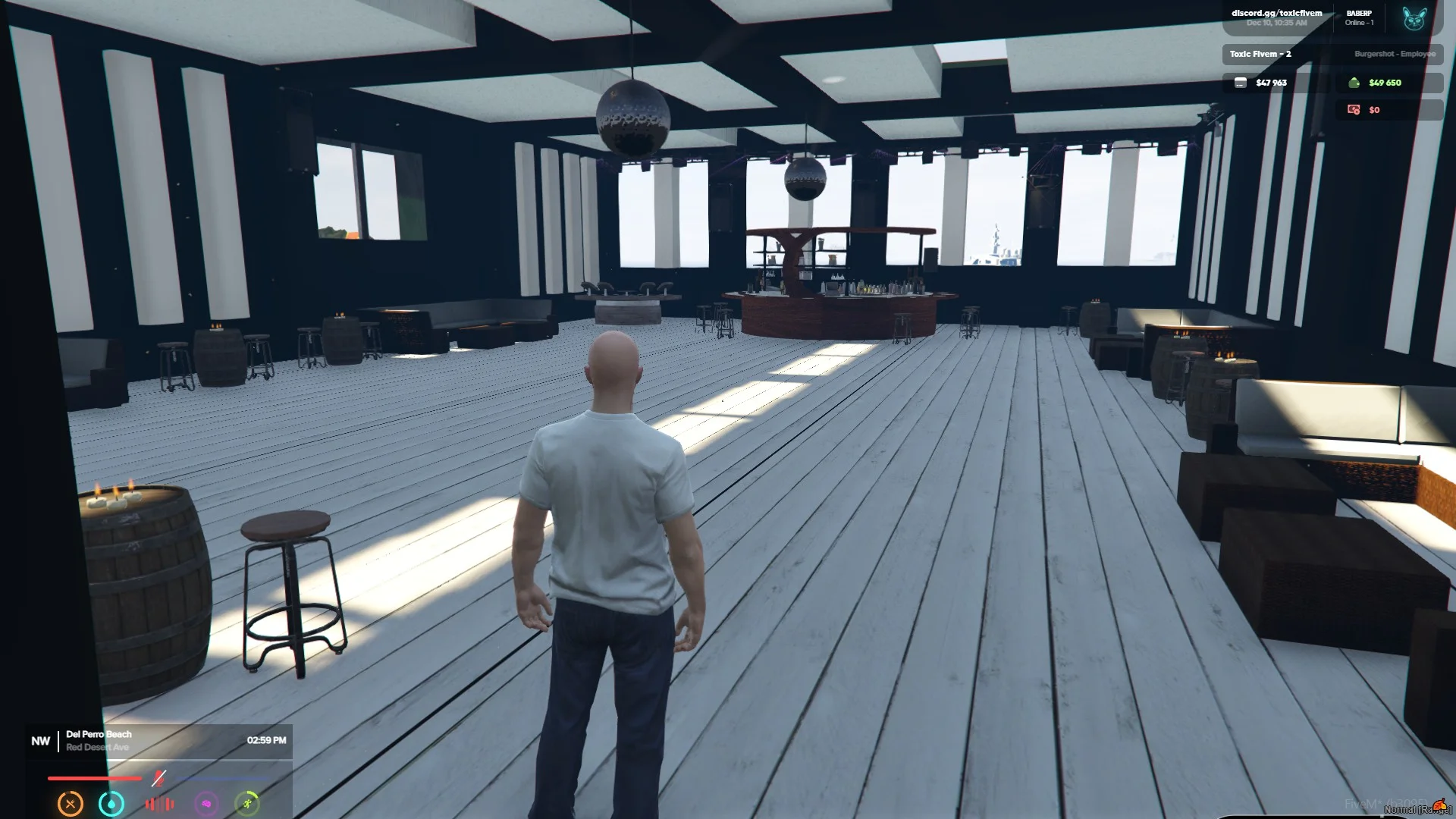Select the bank card balance icon
The image size is (1456, 819).
tap(1241, 83)
